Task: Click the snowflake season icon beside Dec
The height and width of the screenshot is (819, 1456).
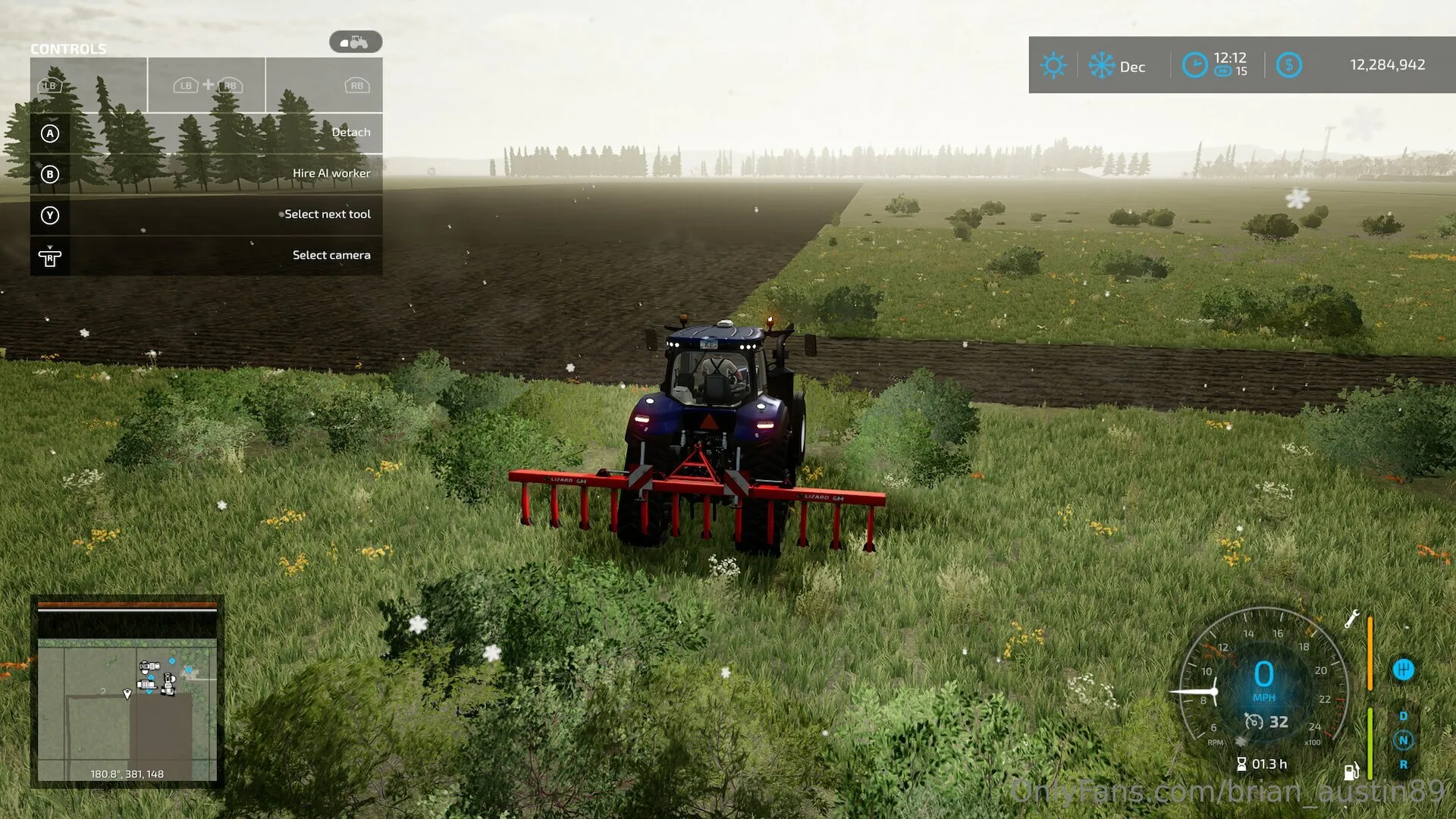Action: pos(1101,65)
